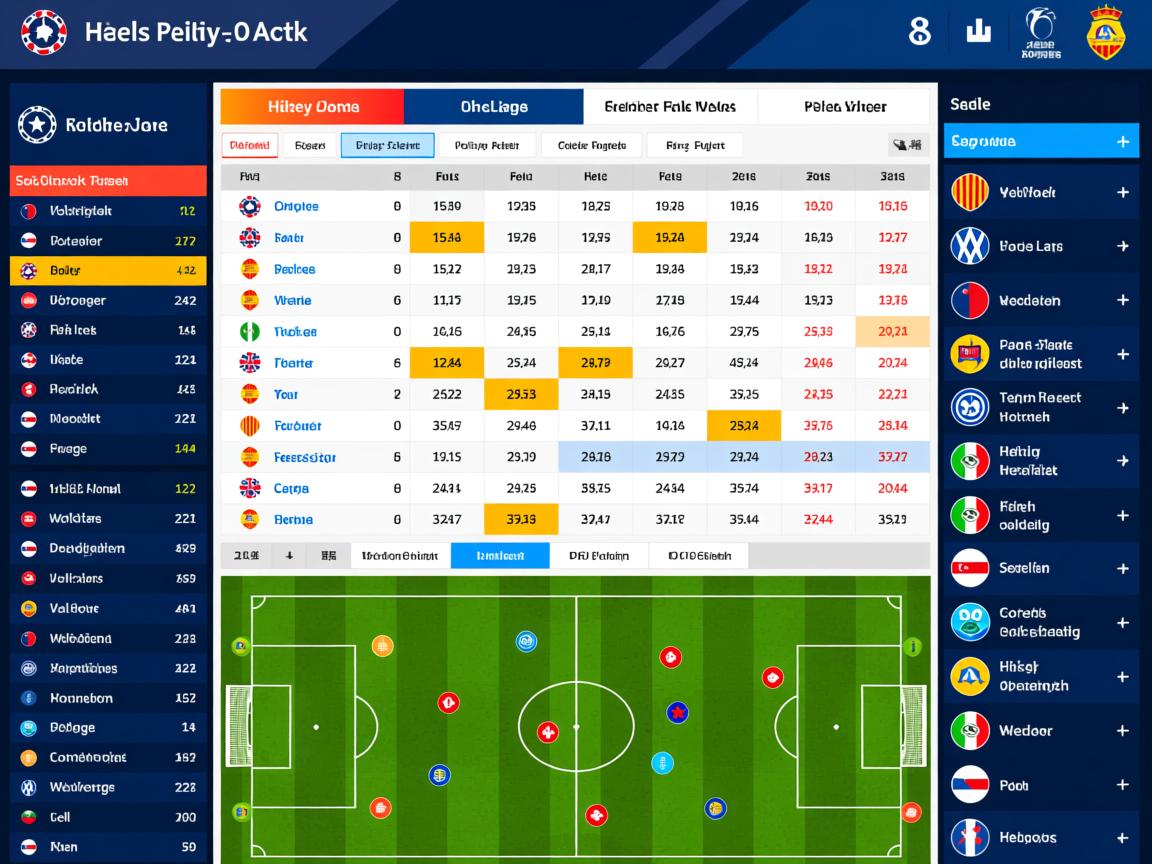Screen dimensions: 1152x864
Task: Click the bar chart icon in header
Action: coord(978,31)
